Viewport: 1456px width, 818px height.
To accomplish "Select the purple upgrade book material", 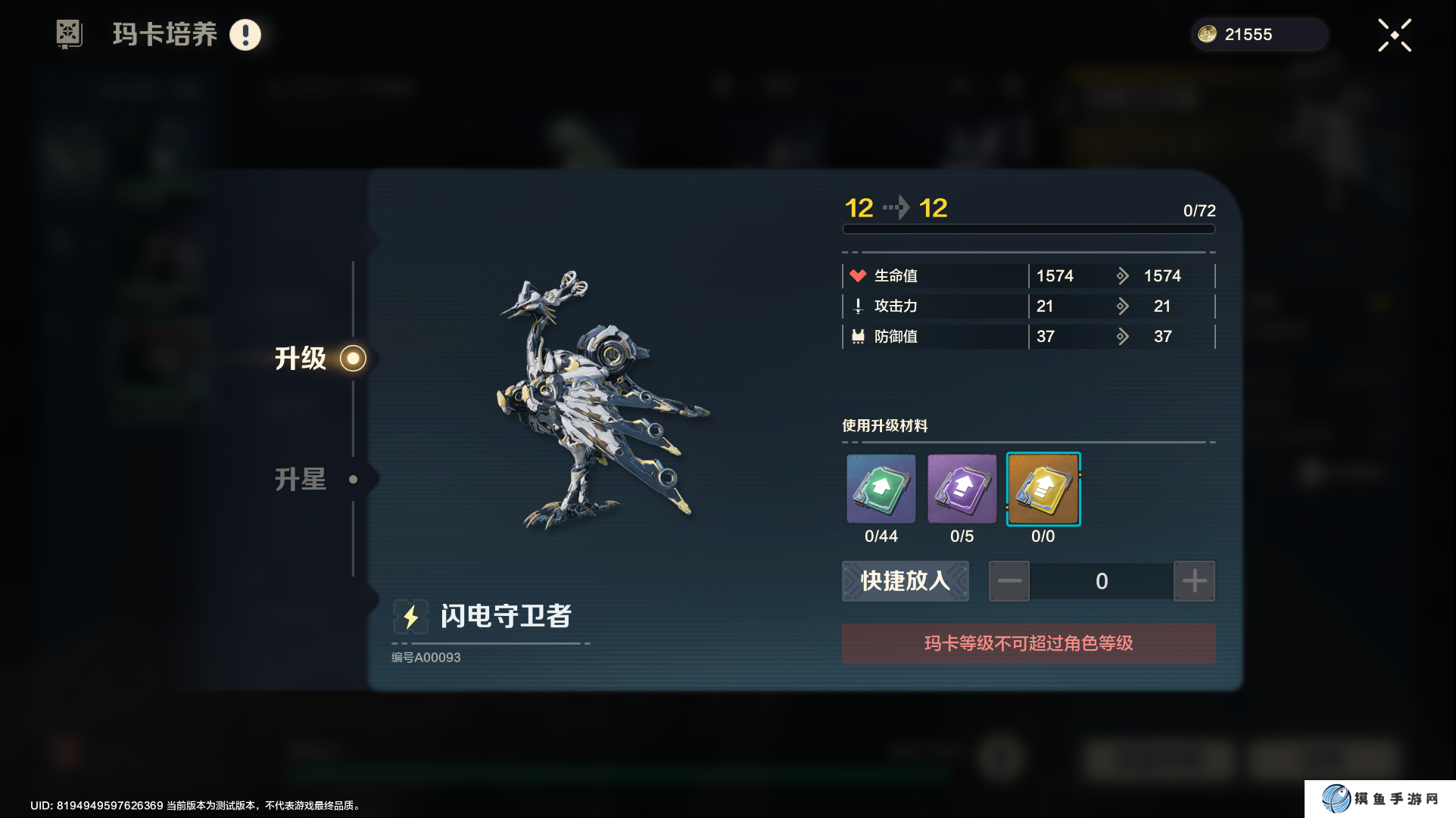I will coord(962,489).
